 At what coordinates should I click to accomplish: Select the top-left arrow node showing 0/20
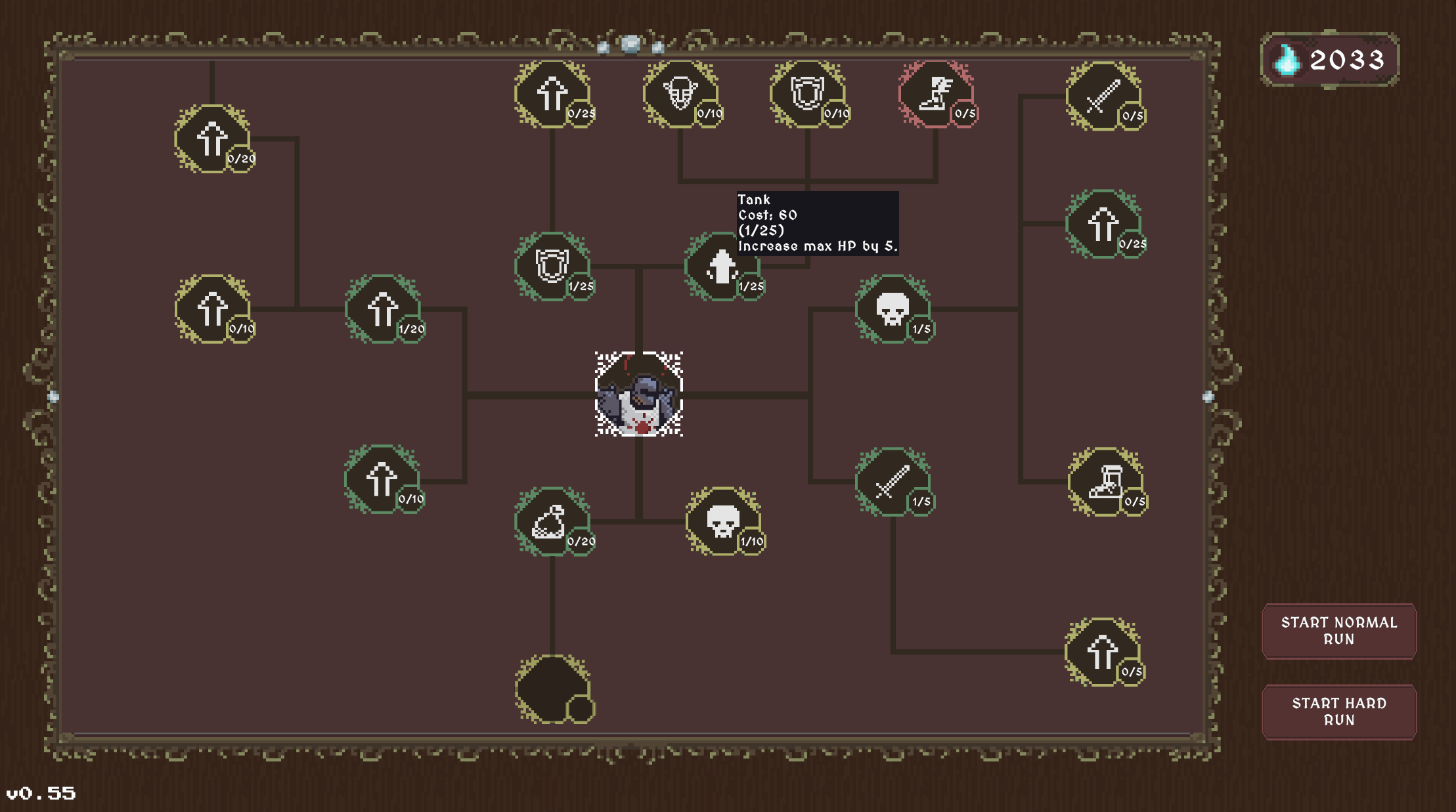(211, 138)
